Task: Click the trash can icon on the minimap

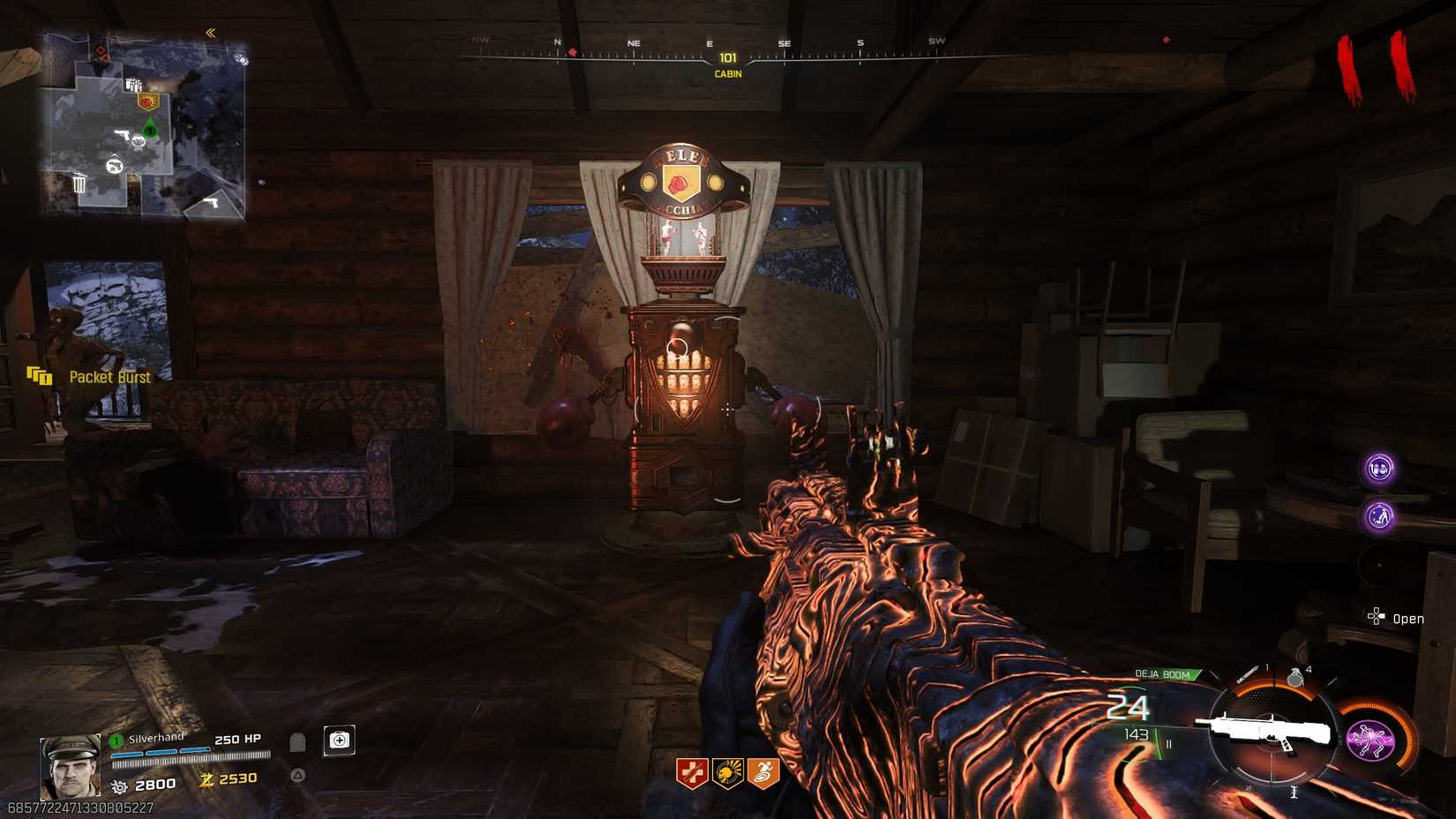Action: [79, 184]
